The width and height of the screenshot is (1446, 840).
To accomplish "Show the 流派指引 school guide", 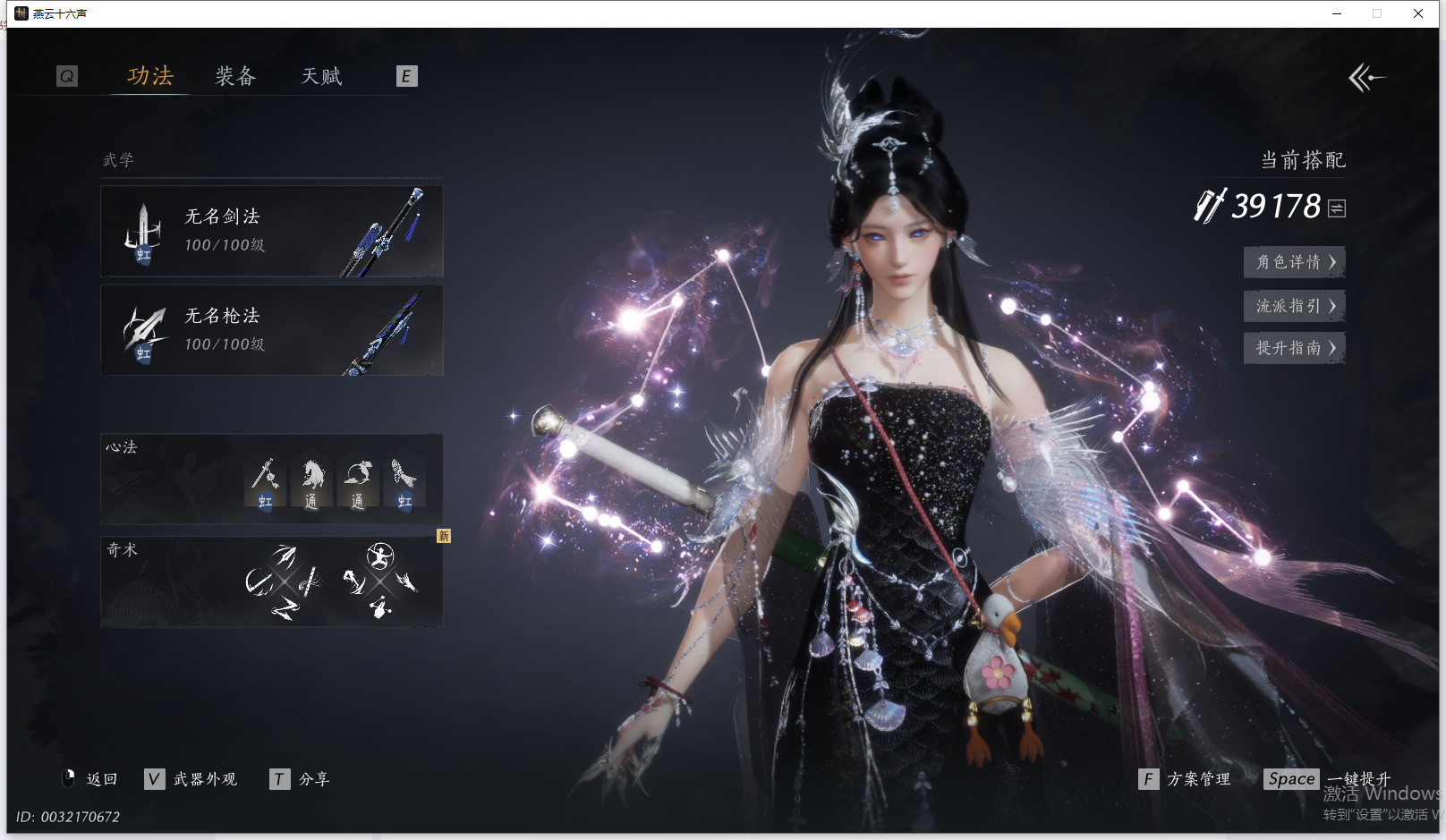I will point(1294,306).
